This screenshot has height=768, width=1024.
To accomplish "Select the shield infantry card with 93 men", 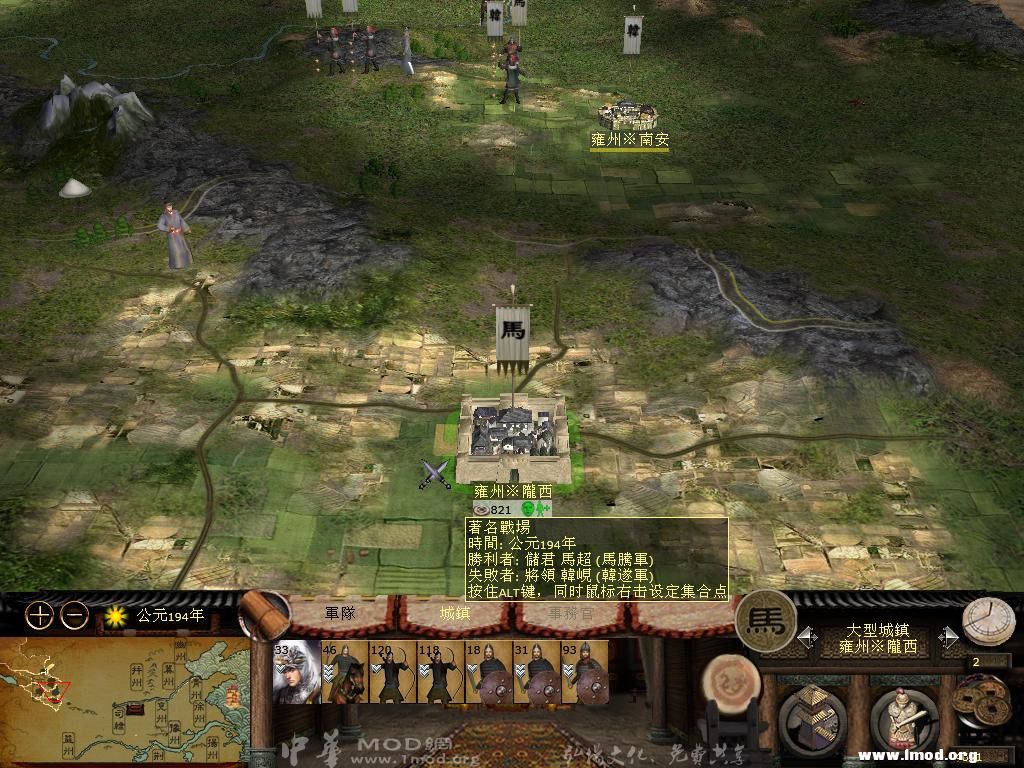I will (584, 672).
